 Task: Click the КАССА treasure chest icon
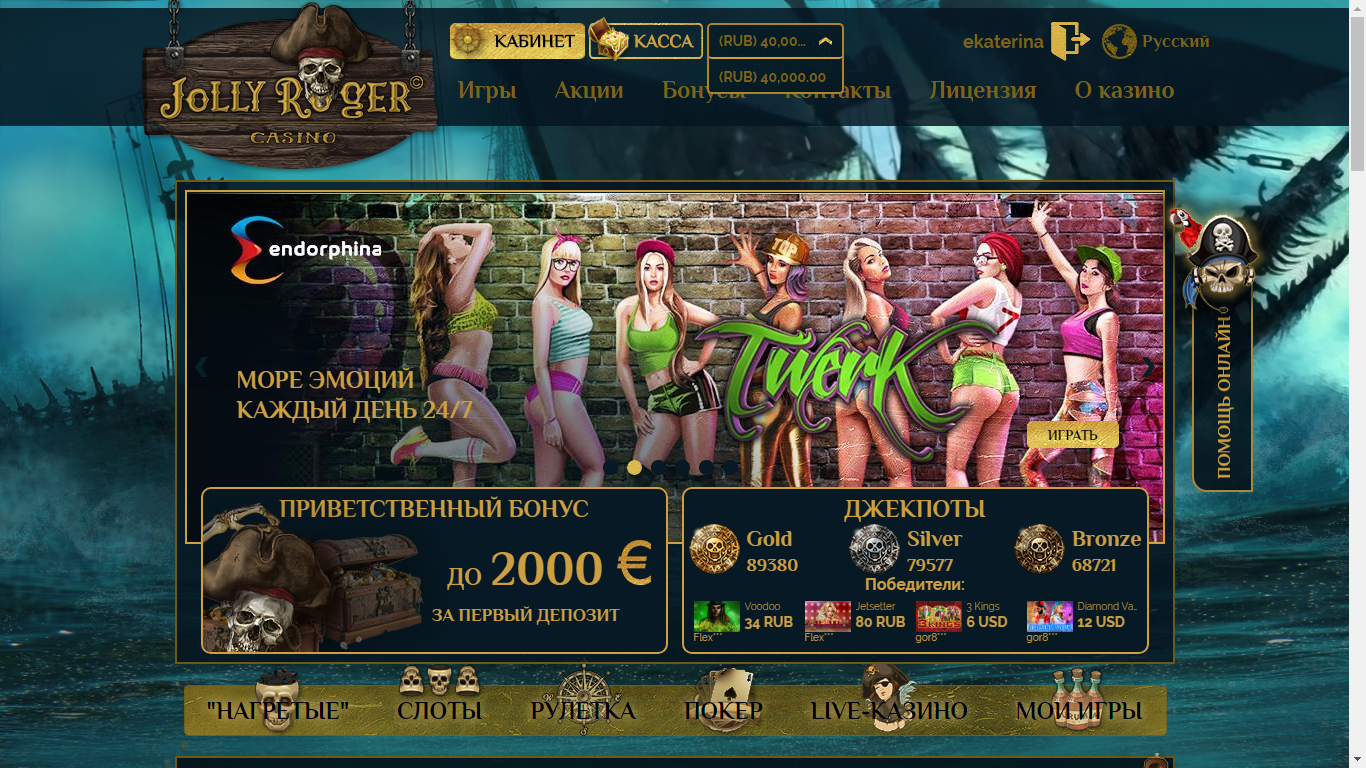click(x=606, y=41)
